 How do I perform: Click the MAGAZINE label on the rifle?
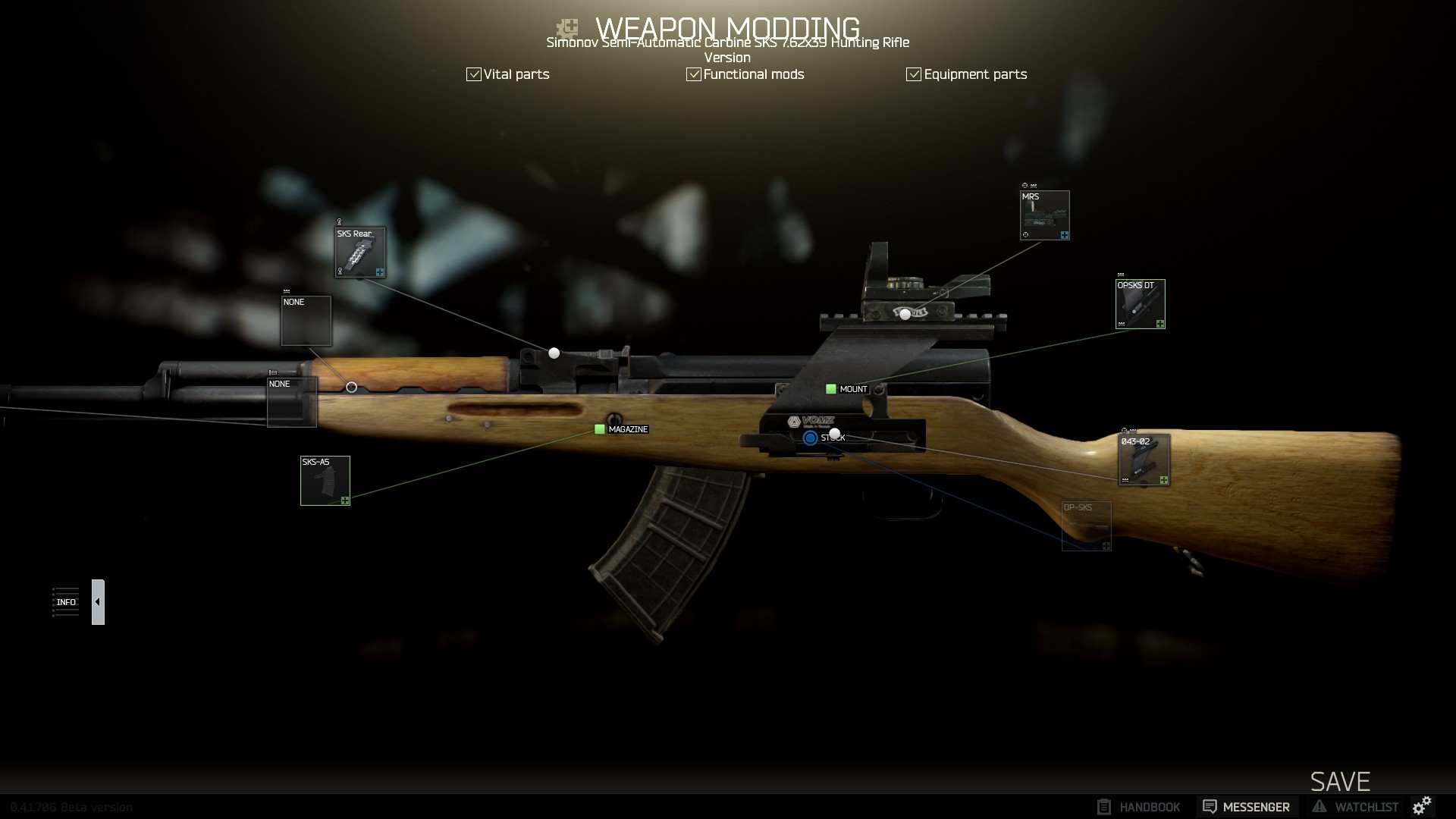(x=627, y=429)
